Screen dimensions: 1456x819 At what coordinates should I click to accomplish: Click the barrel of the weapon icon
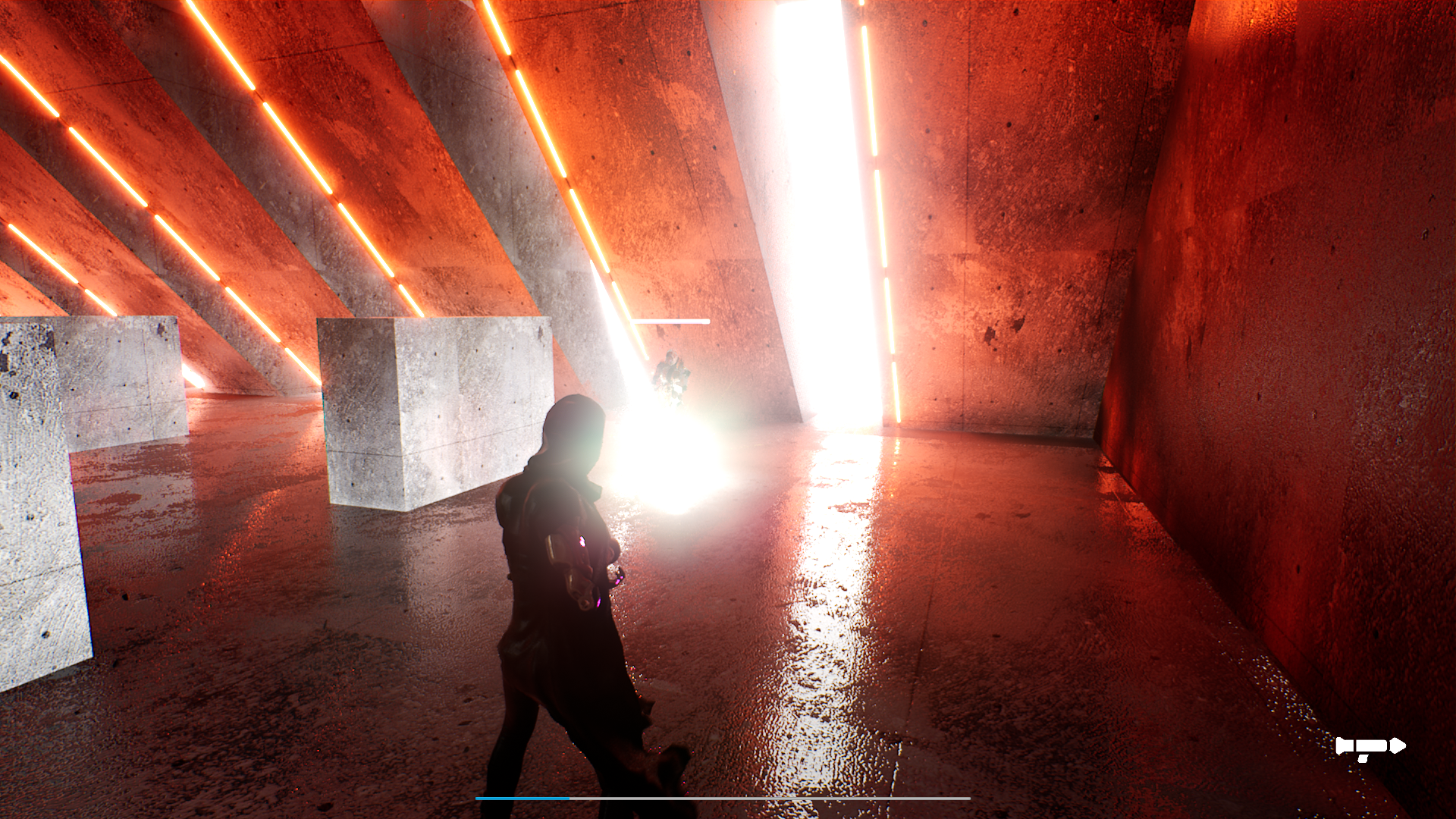tap(1373, 745)
